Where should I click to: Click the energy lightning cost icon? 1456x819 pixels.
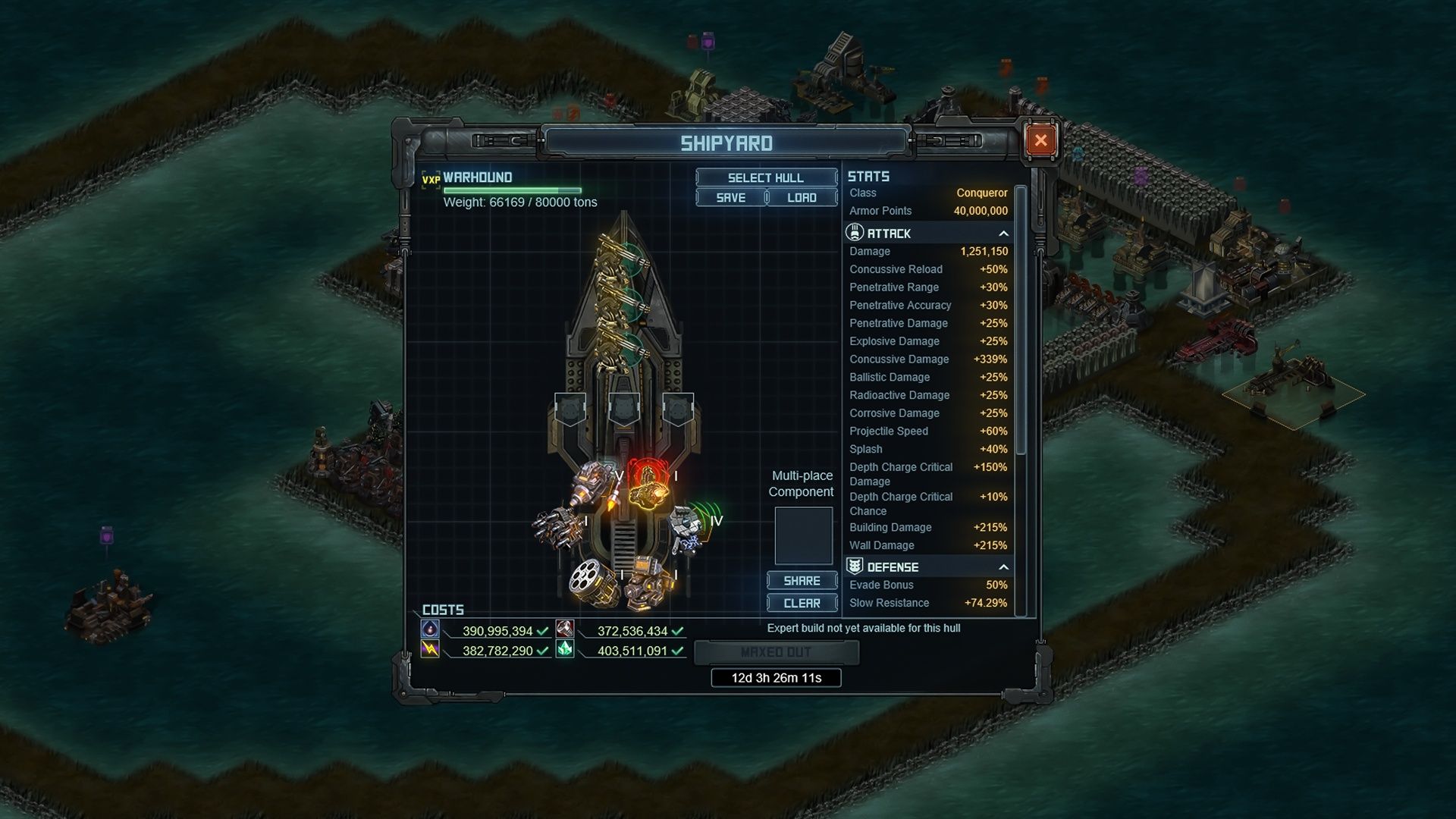point(431,651)
